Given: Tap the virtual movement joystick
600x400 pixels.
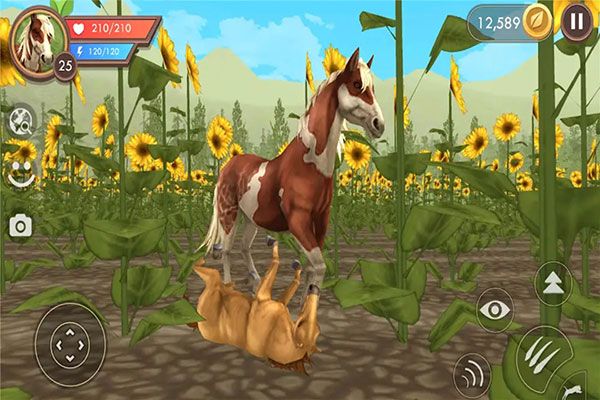Looking at the screenshot, I should tap(70, 345).
